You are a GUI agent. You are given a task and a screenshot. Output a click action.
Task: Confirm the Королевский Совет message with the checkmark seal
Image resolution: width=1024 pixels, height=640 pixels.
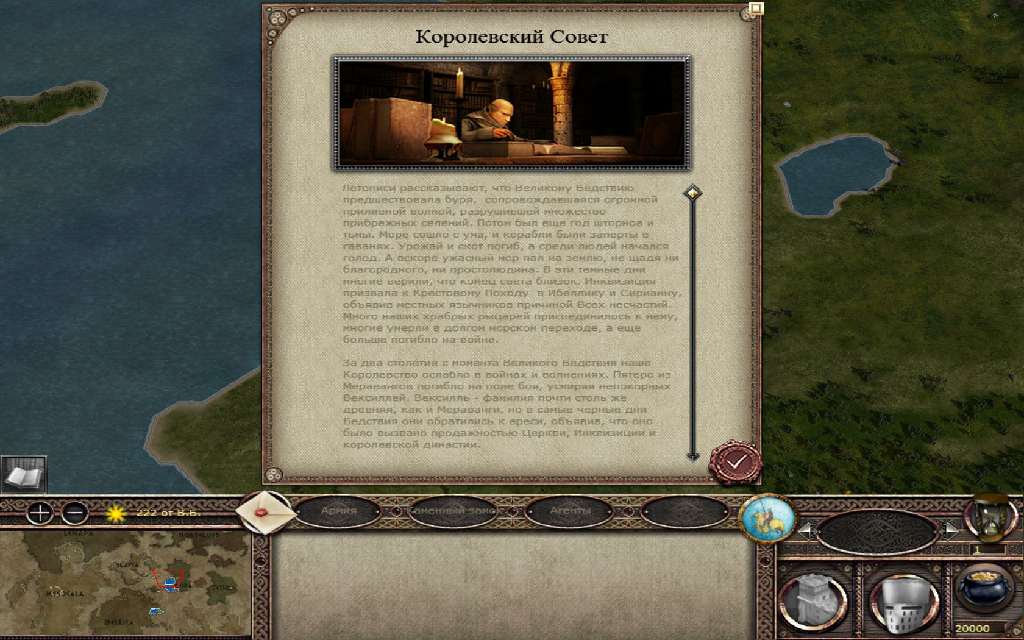point(735,462)
